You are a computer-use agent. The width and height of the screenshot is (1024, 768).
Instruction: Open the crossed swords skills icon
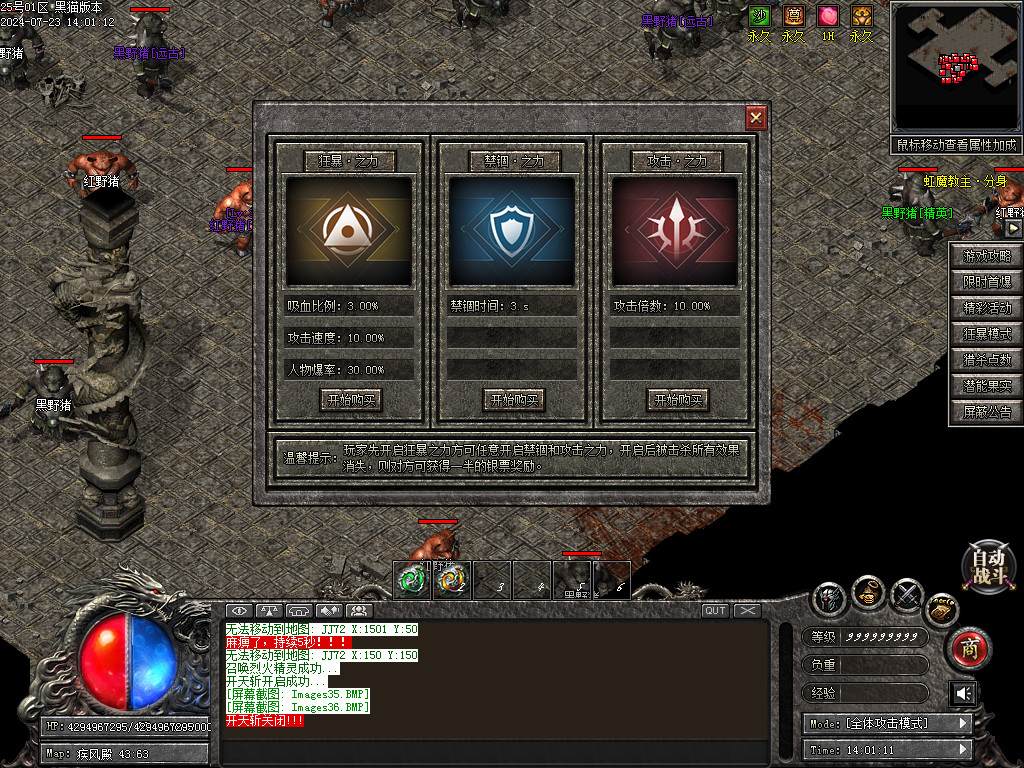(906, 596)
